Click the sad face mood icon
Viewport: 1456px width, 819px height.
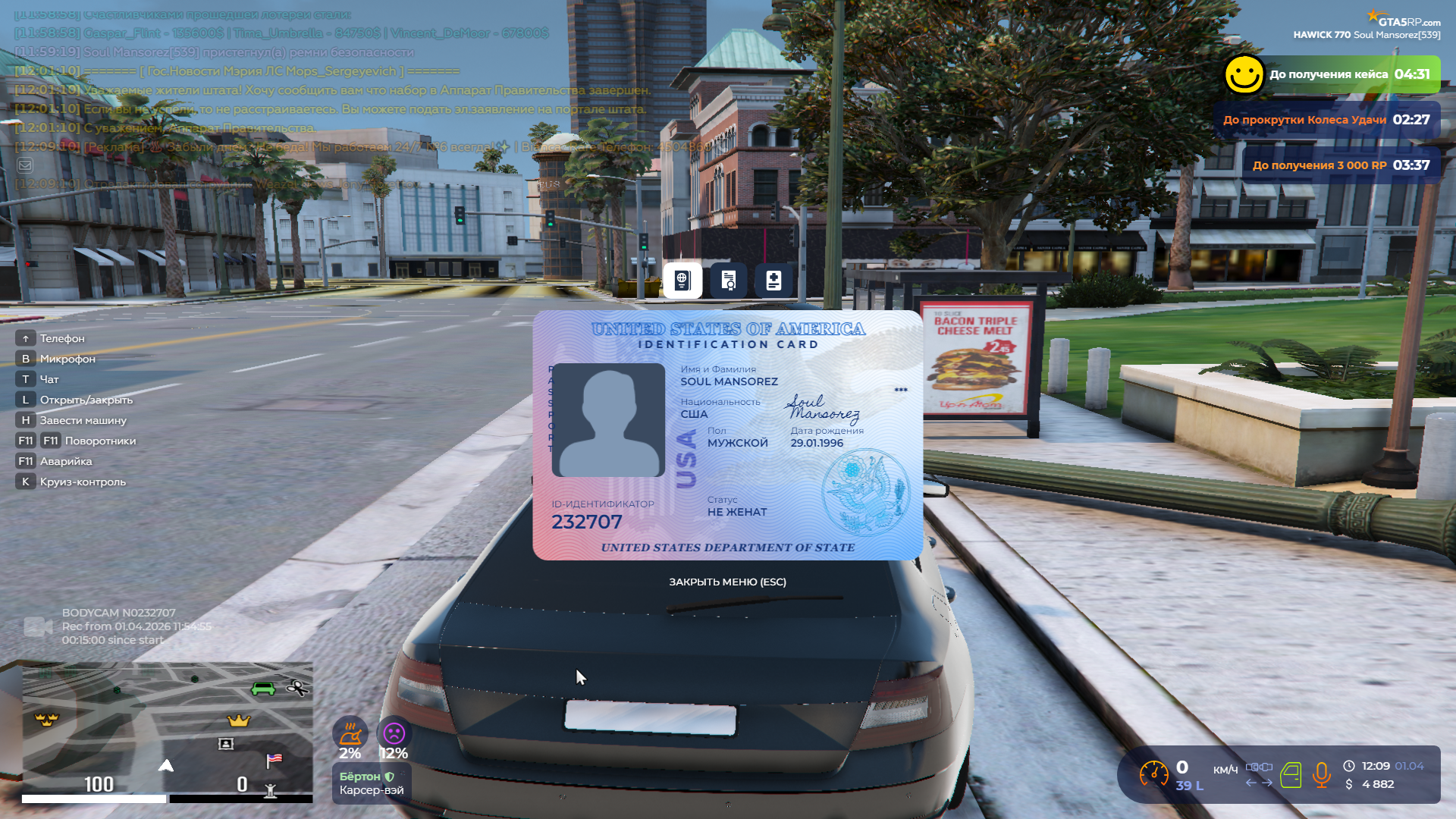[394, 733]
